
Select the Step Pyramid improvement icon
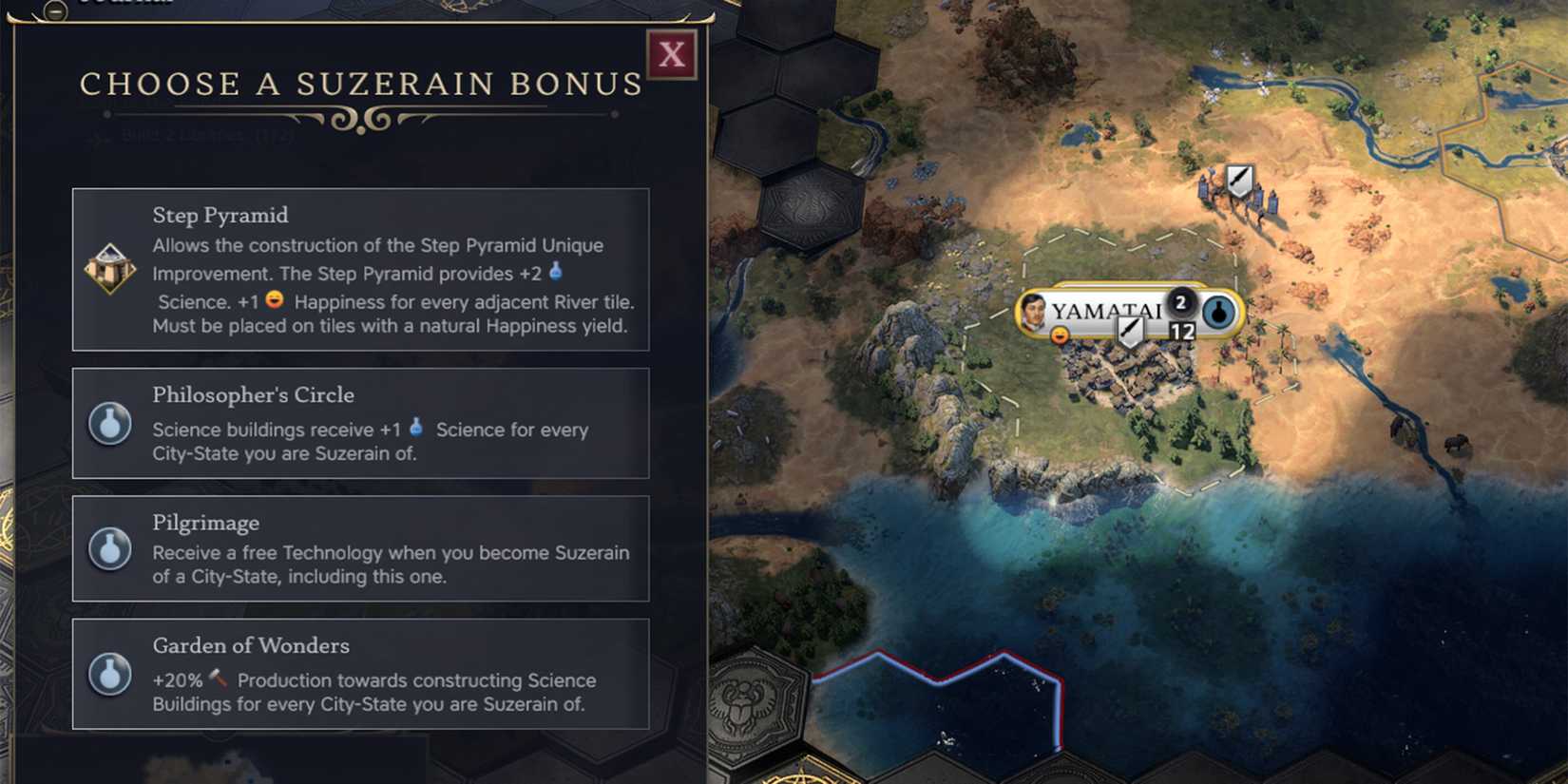pos(109,270)
